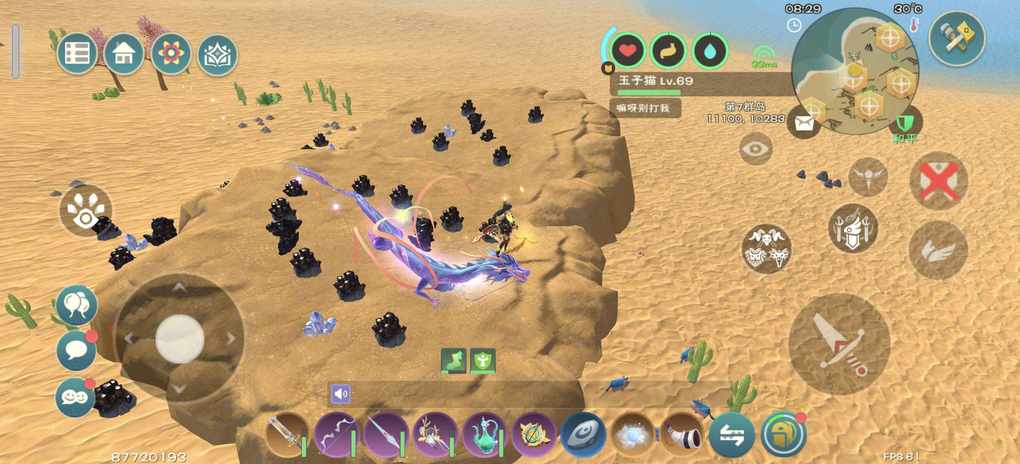Select the bow hotbar slot
Viewport: 1020px width, 464px height.
coord(337,435)
